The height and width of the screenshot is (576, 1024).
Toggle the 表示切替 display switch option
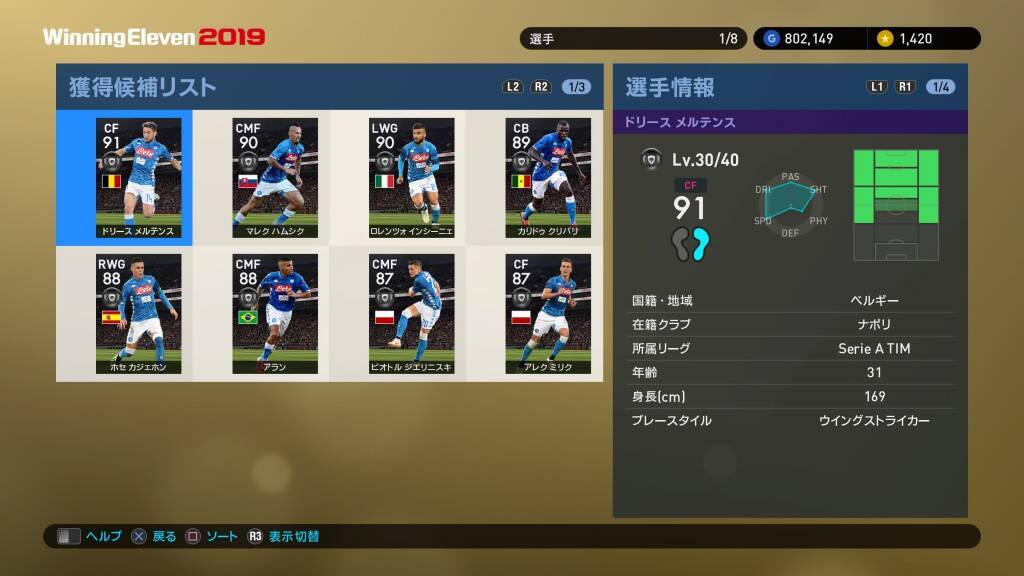[284, 537]
